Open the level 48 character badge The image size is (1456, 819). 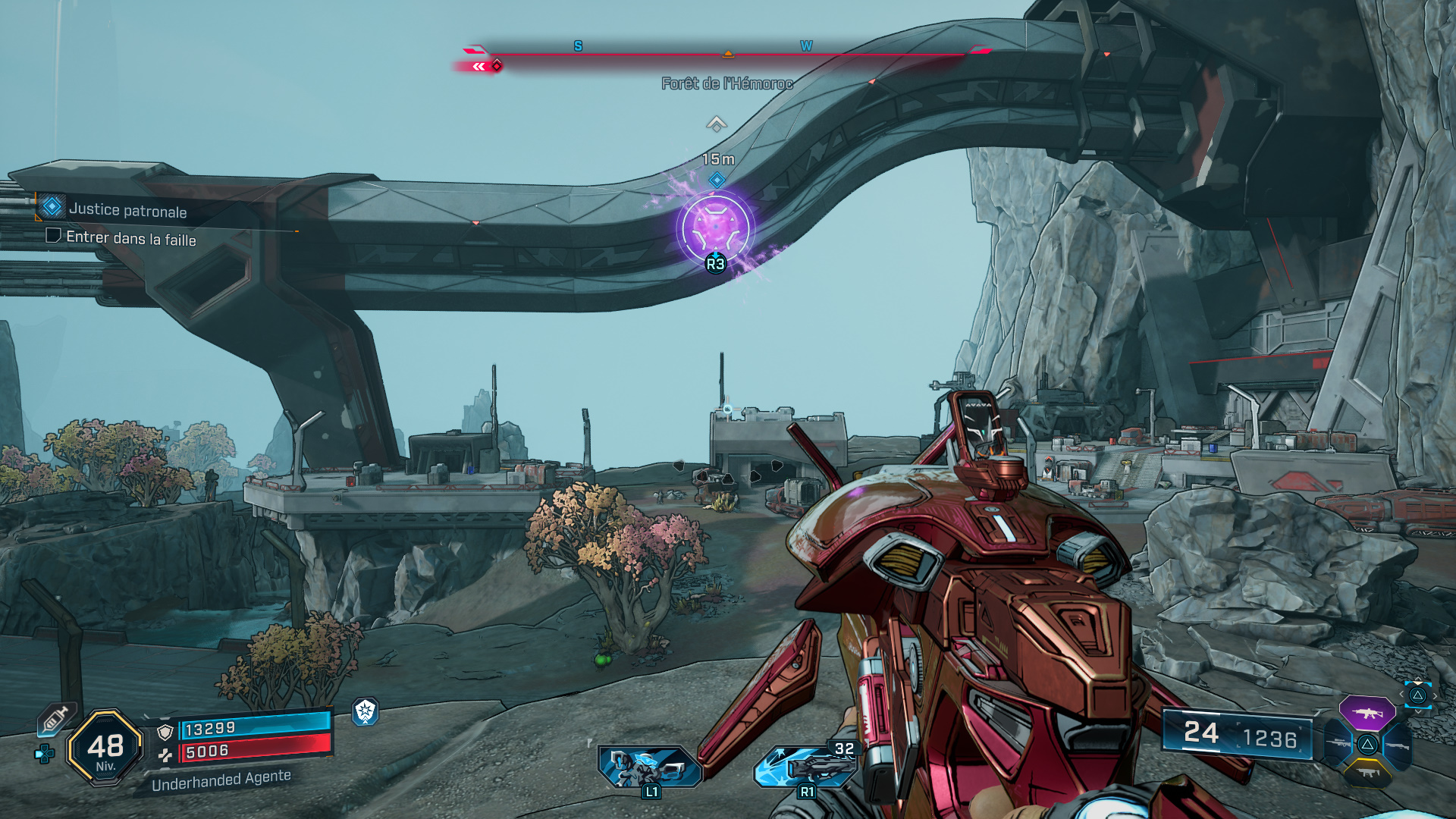(x=105, y=748)
